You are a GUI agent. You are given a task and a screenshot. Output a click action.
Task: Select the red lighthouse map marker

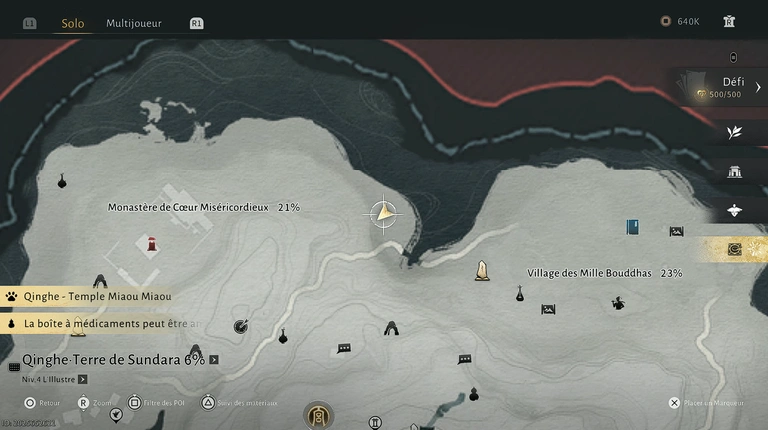[152, 244]
